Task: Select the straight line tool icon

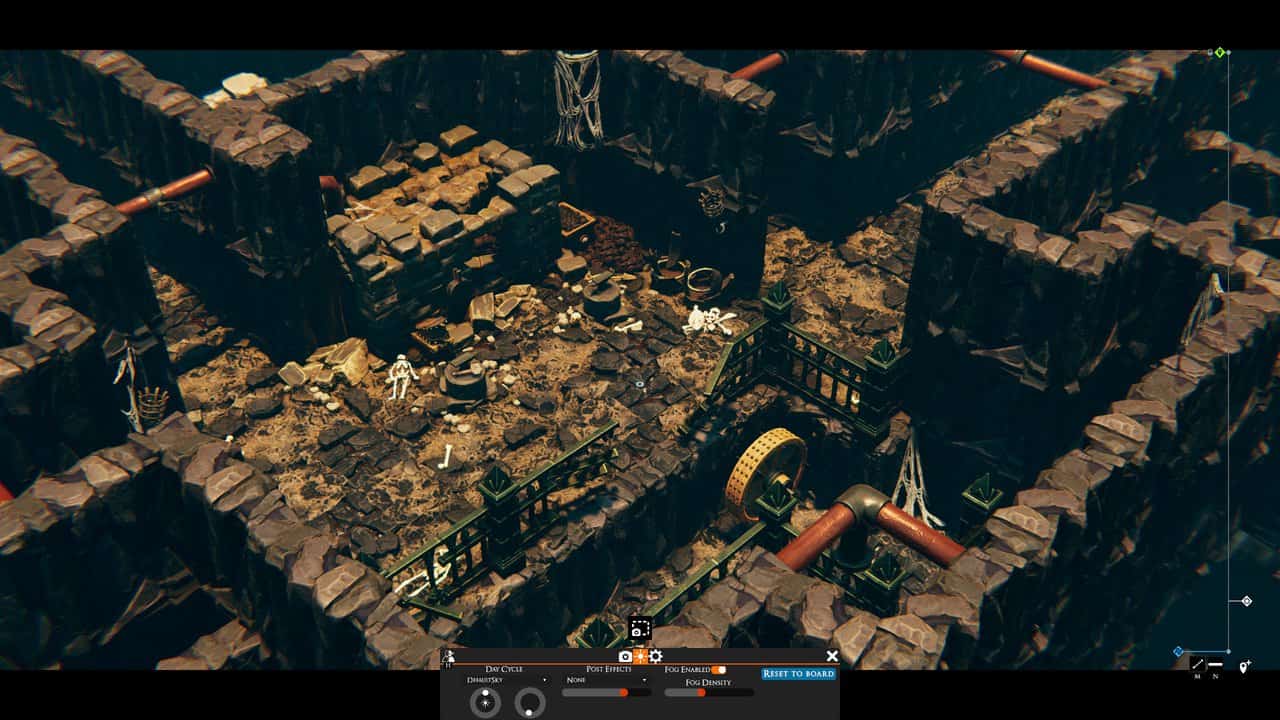Action: click(1215, 665)
